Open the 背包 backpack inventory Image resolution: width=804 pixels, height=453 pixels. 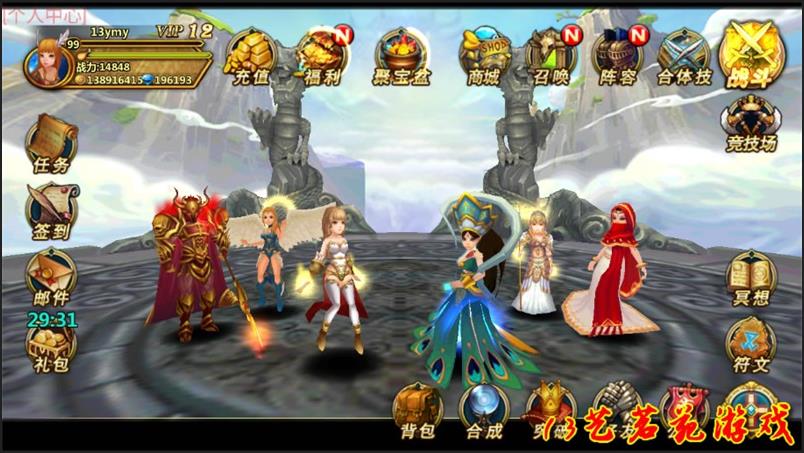pos(418,411)
